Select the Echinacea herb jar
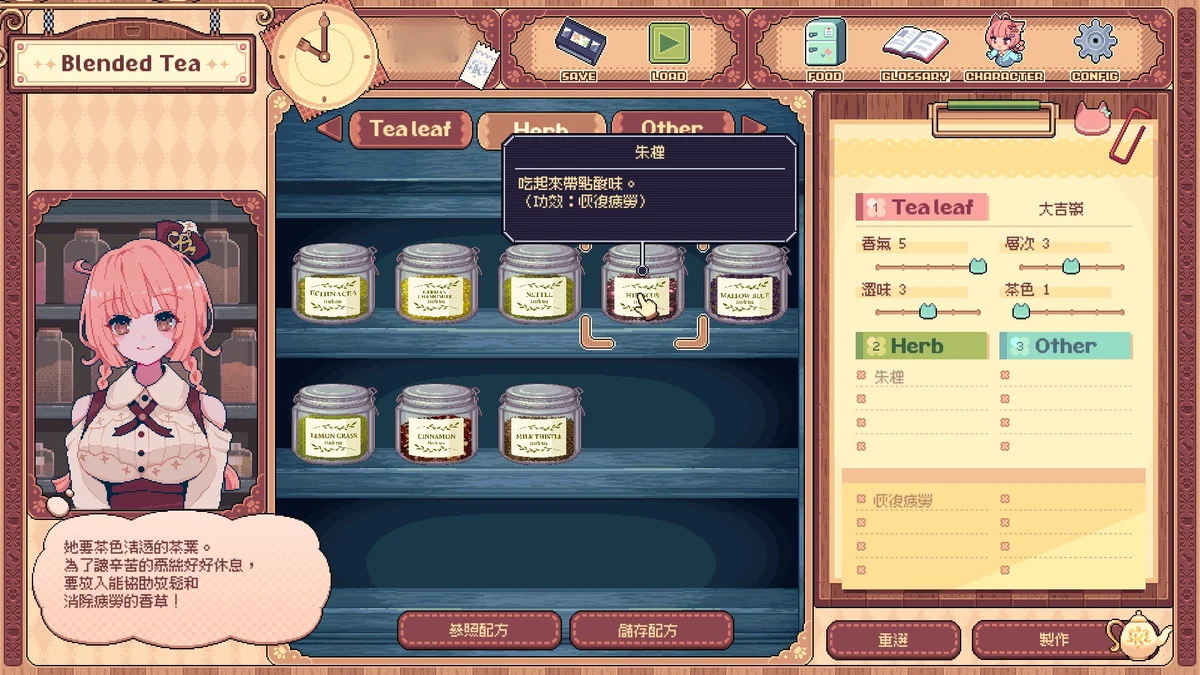The height and width of the screenshot is (675, 1200). (x=335, y=284)
